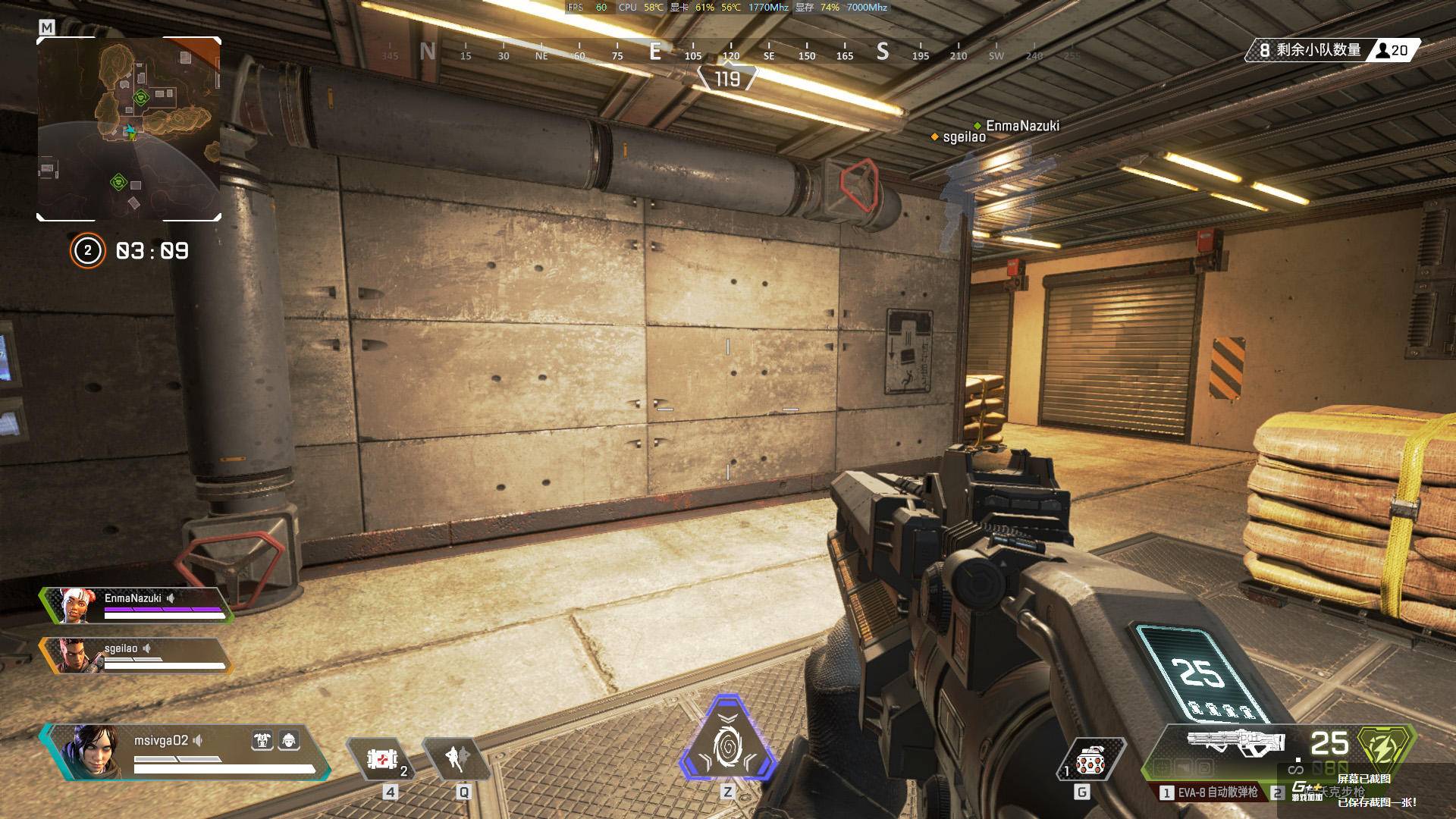Screen dimensions: 1456x819
Task: Click the FPS performance overlay bar
Action: click(x=727, y=8)
